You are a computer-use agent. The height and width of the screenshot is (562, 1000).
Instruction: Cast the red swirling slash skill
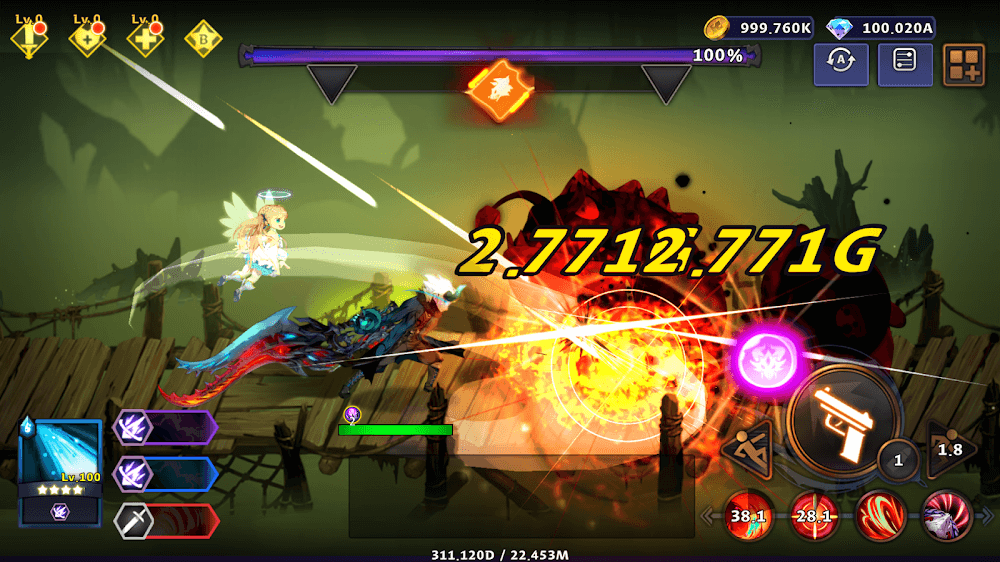880,514
